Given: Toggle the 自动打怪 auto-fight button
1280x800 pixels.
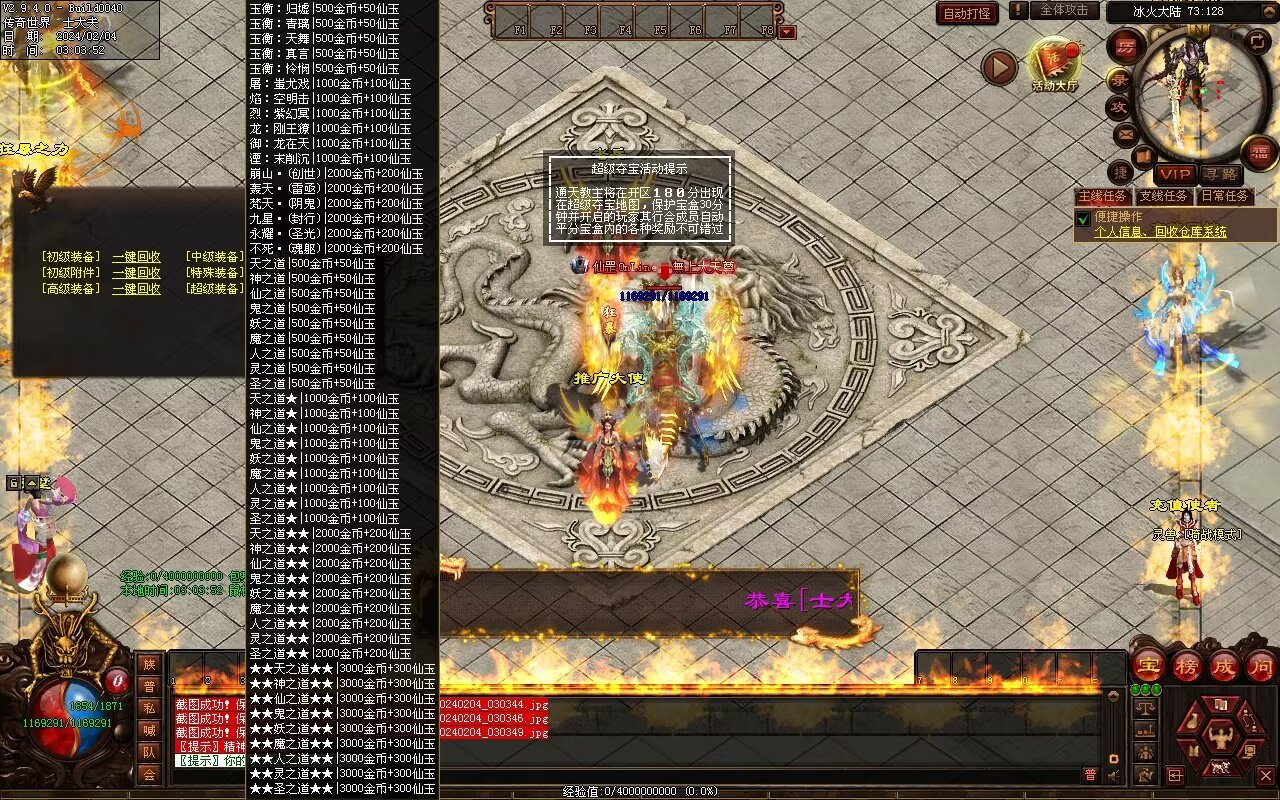Looking at the screenshot, I should coord(967,13).
